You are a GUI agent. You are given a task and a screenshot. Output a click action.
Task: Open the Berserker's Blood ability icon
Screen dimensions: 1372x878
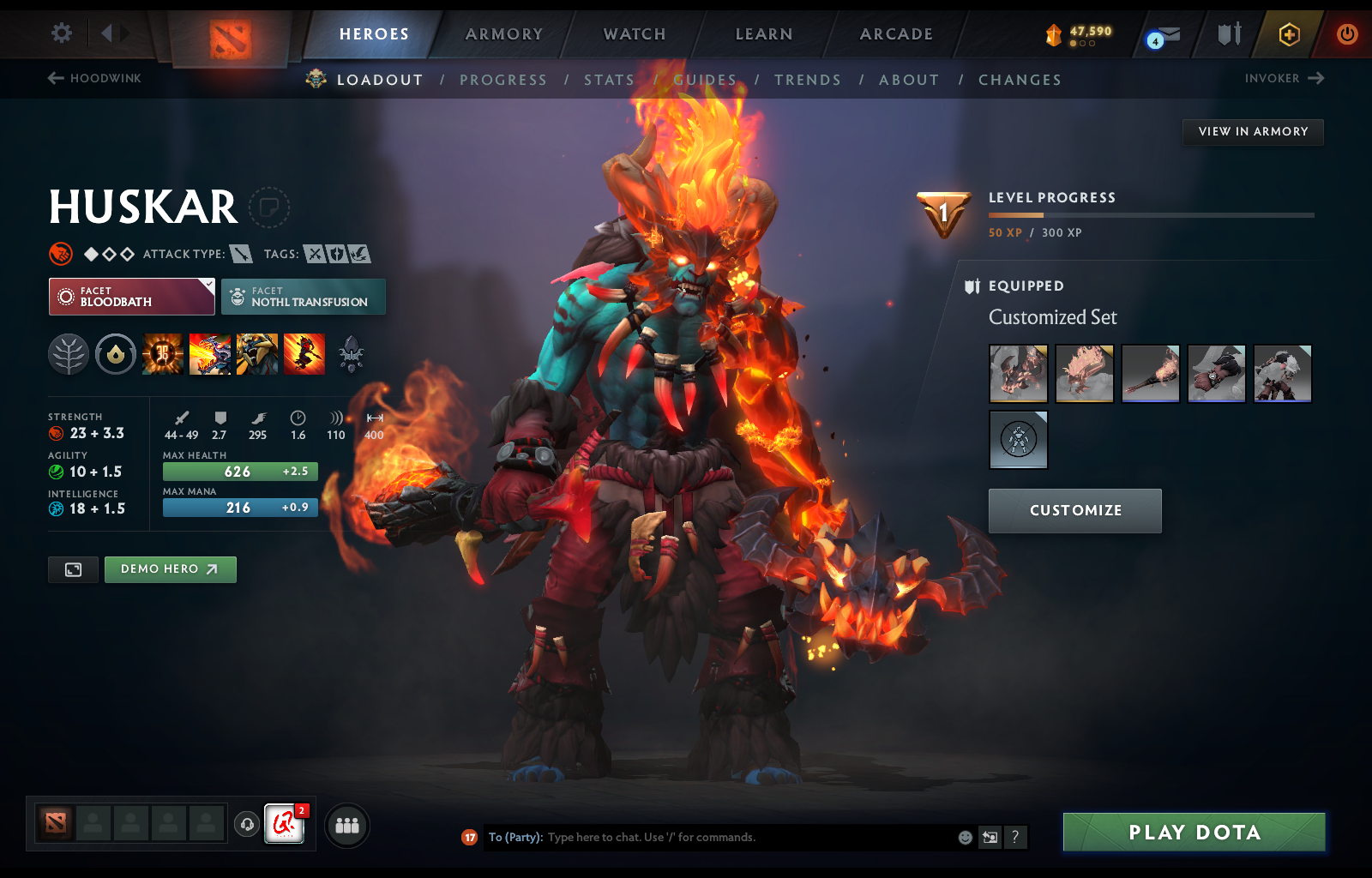point(257,353)
